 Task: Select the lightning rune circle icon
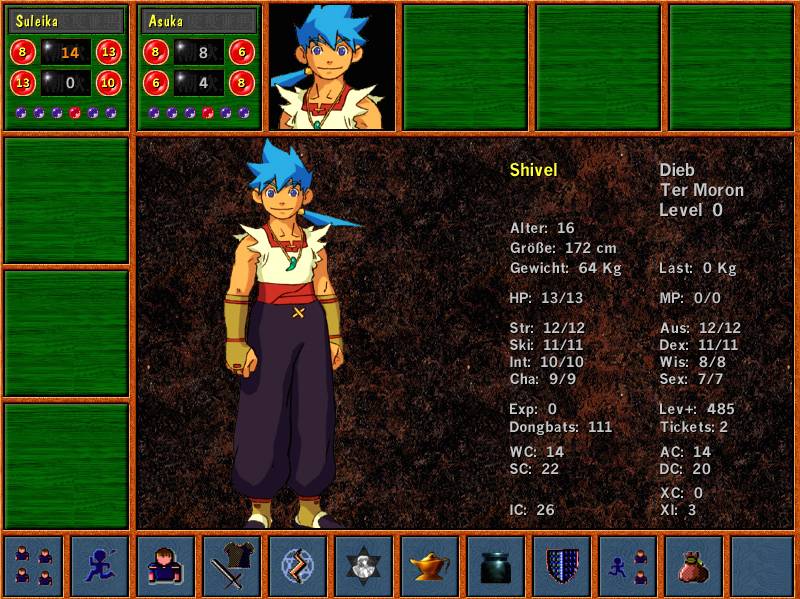tap(297, 566)
